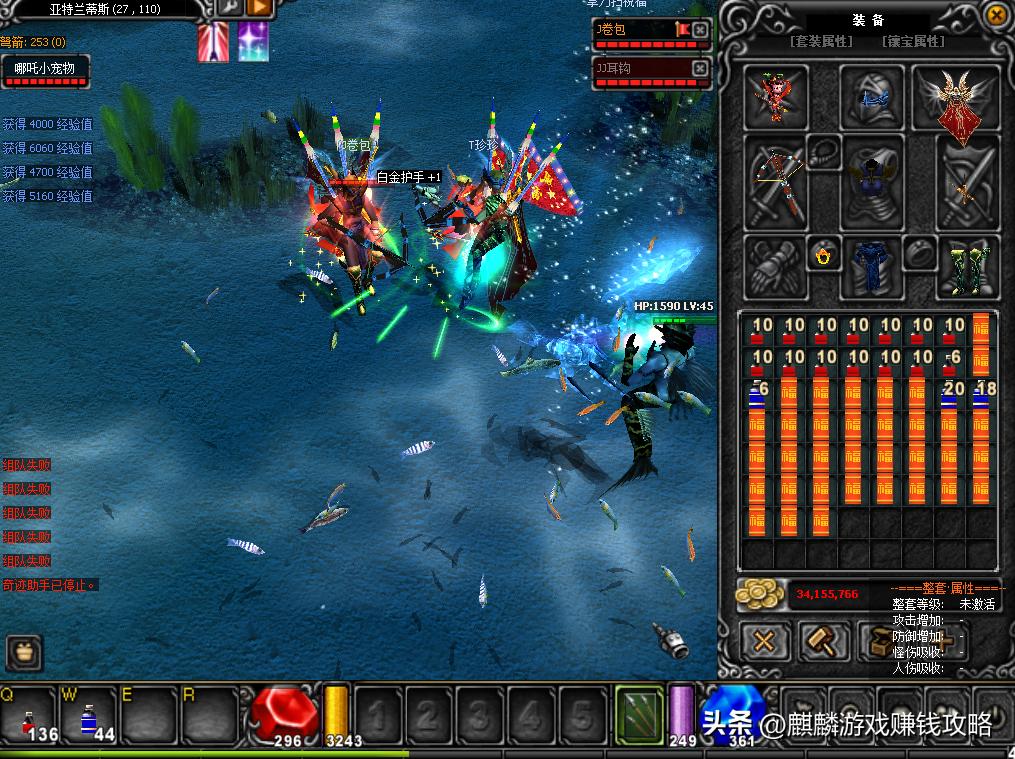Select the gold ring slot
1015x759 pixels.
coord(824,256)
